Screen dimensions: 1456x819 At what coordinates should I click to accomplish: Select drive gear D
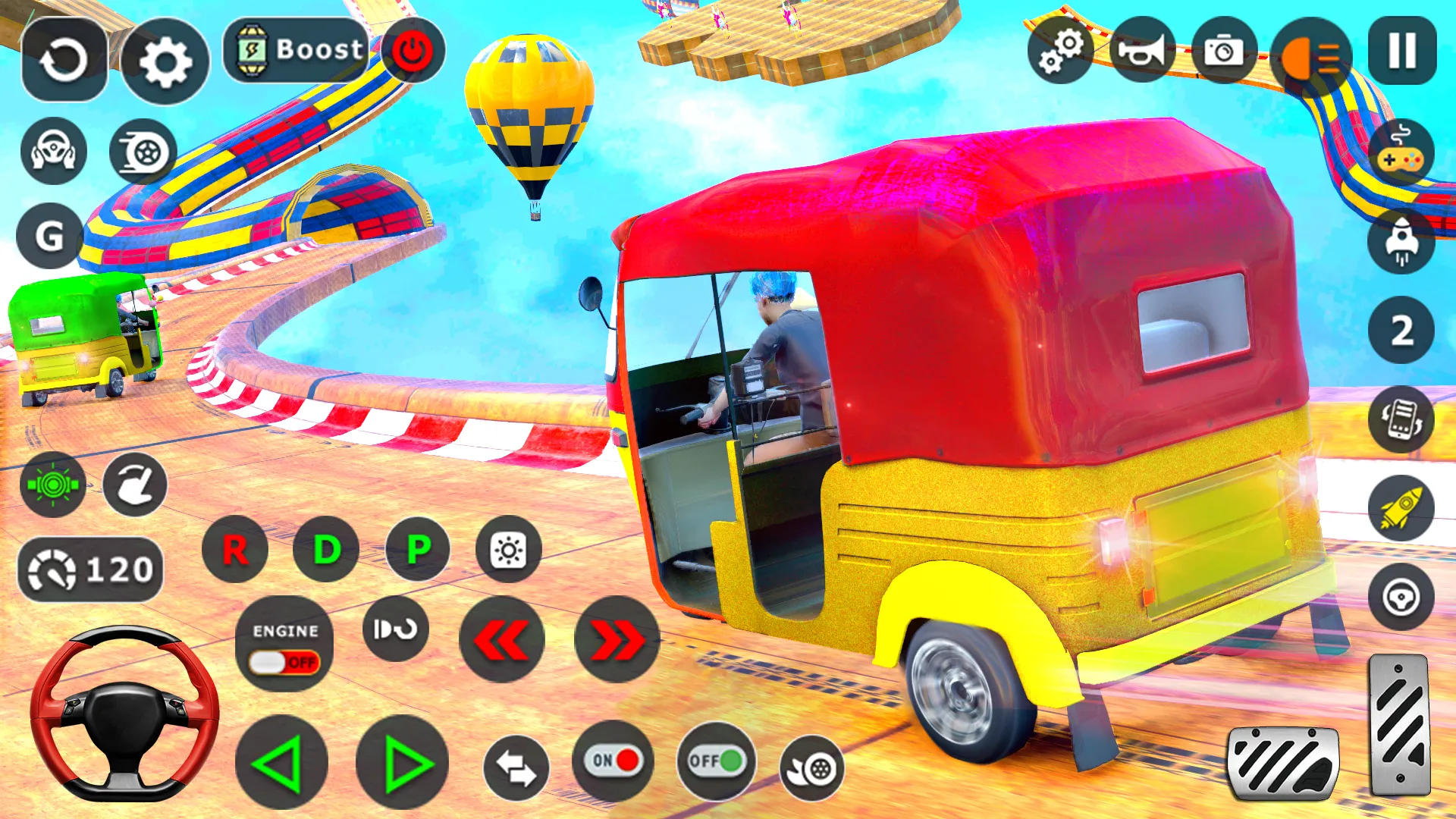click(326, 549)
